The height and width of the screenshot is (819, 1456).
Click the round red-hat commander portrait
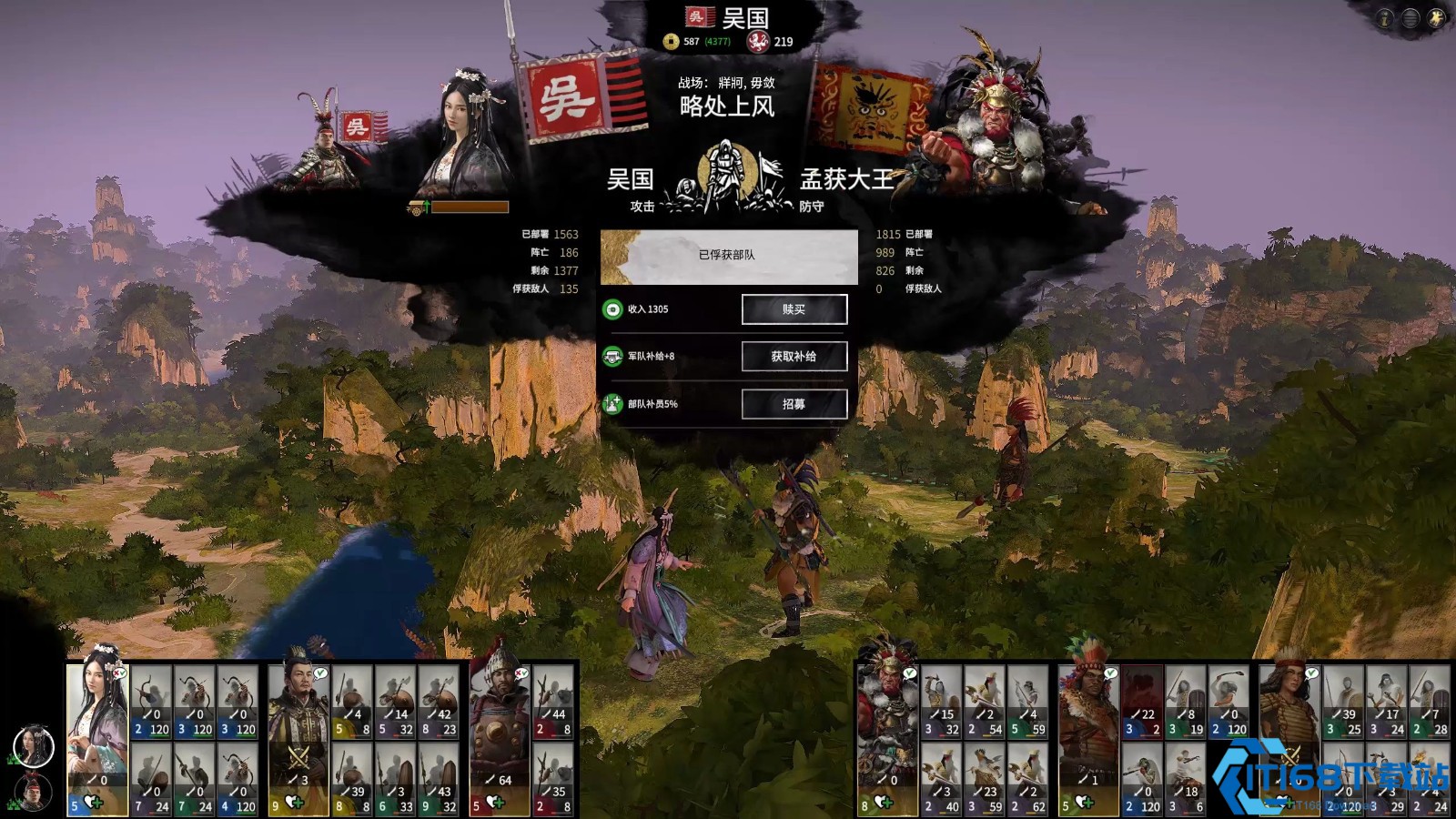33,792
